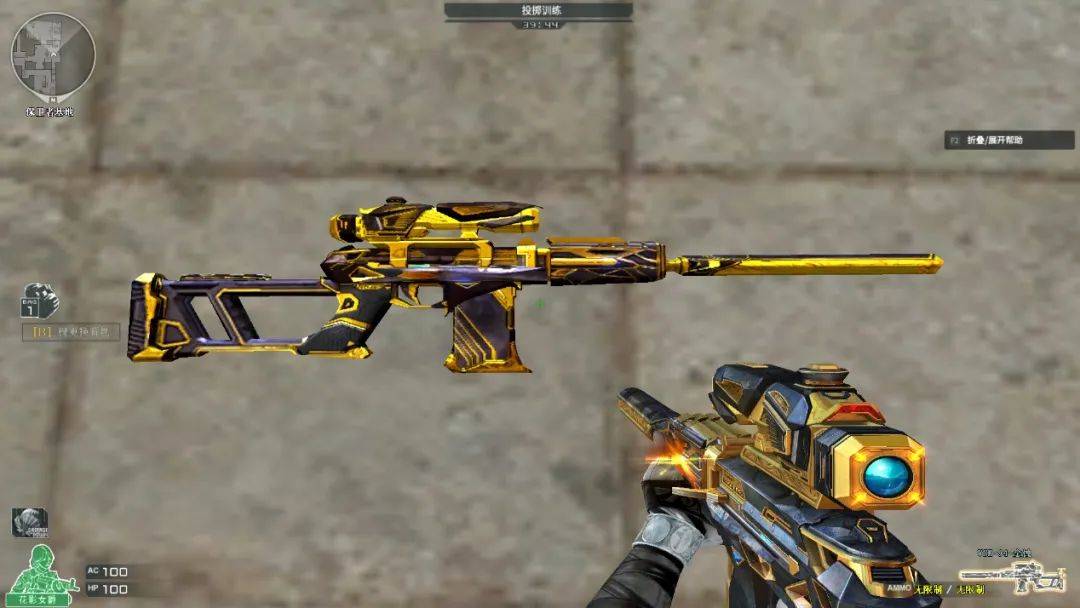1080x608 pixels.
Task: Click the throwing training mode label
Action: pyautogui.click(x=538, y=10)
